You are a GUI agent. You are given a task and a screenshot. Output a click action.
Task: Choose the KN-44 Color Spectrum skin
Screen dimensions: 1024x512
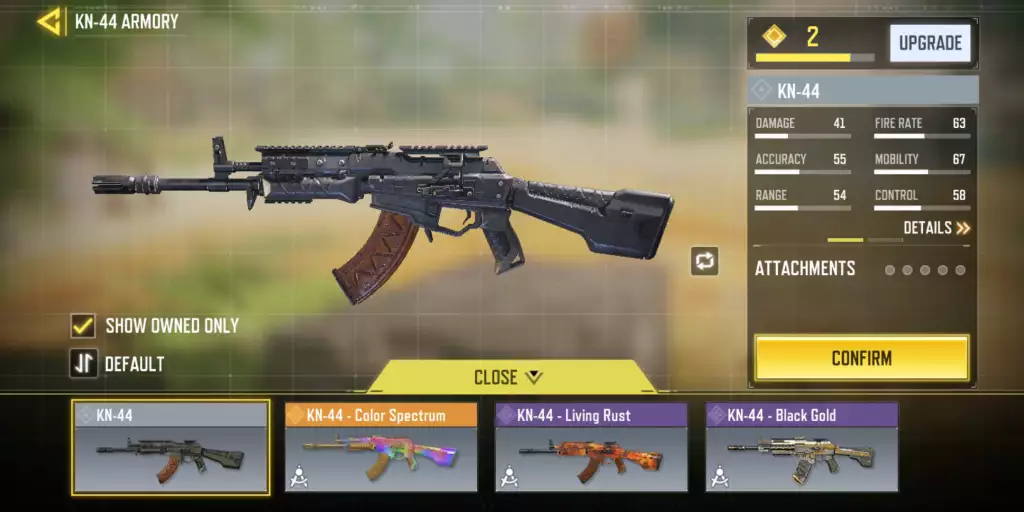(x=381, y=447)
